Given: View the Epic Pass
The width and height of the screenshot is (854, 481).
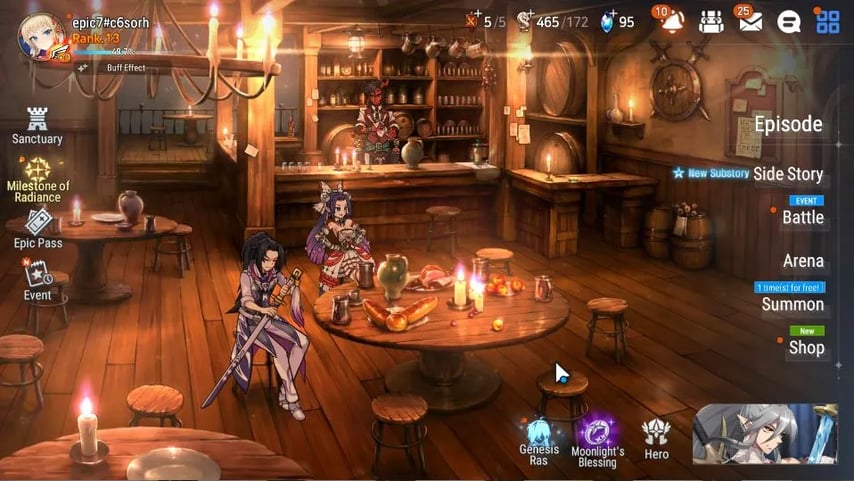Looking at the screenshot, I should coord(38,228).
